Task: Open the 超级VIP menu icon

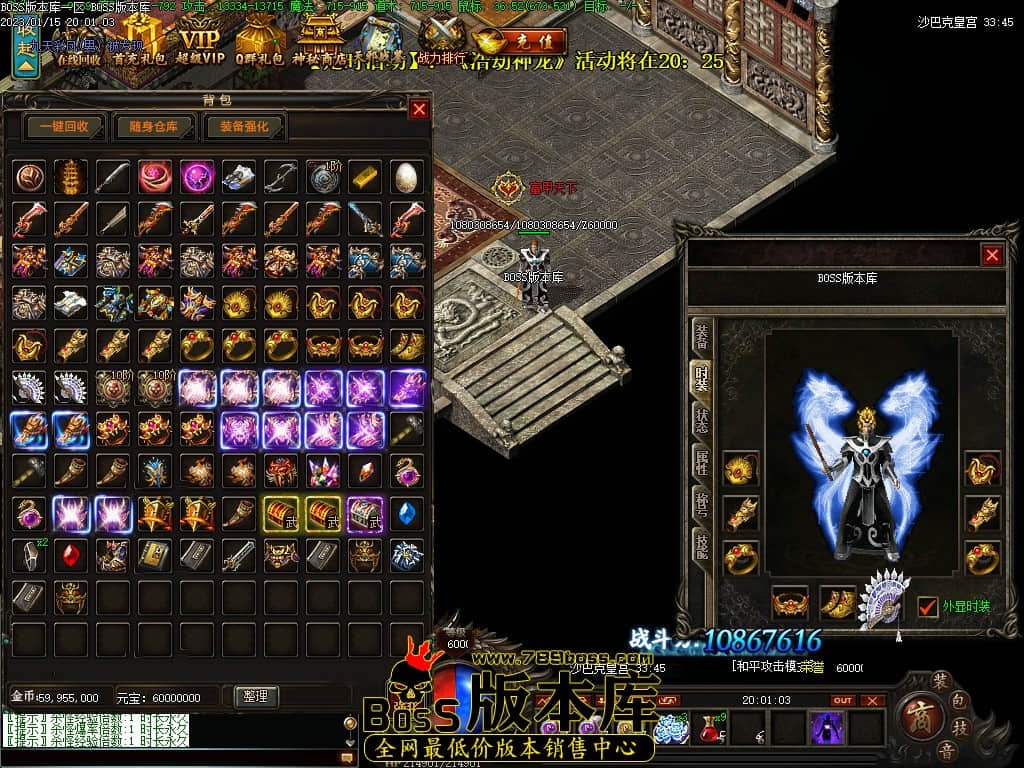Action: coord(200,43)
